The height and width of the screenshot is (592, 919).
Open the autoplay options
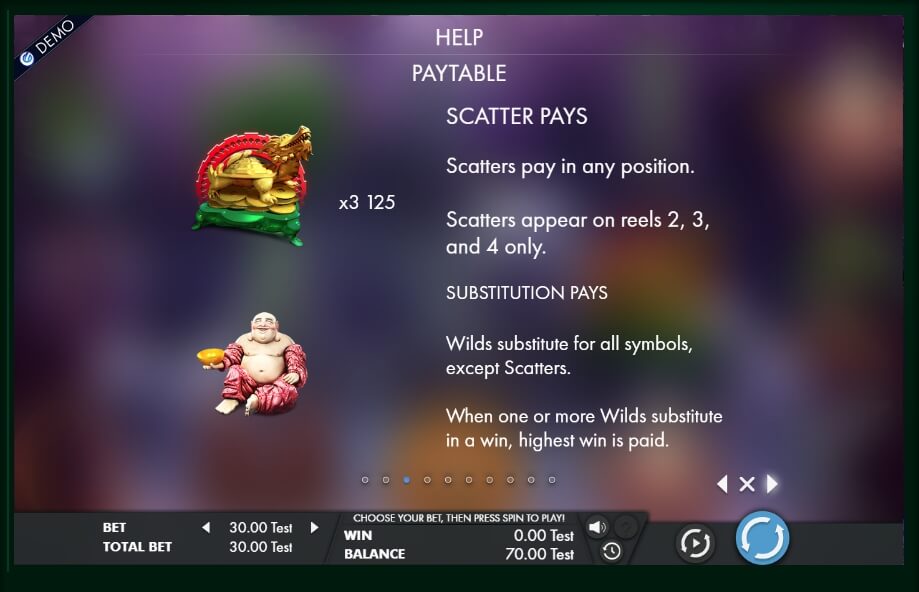(x=694, y=542)
